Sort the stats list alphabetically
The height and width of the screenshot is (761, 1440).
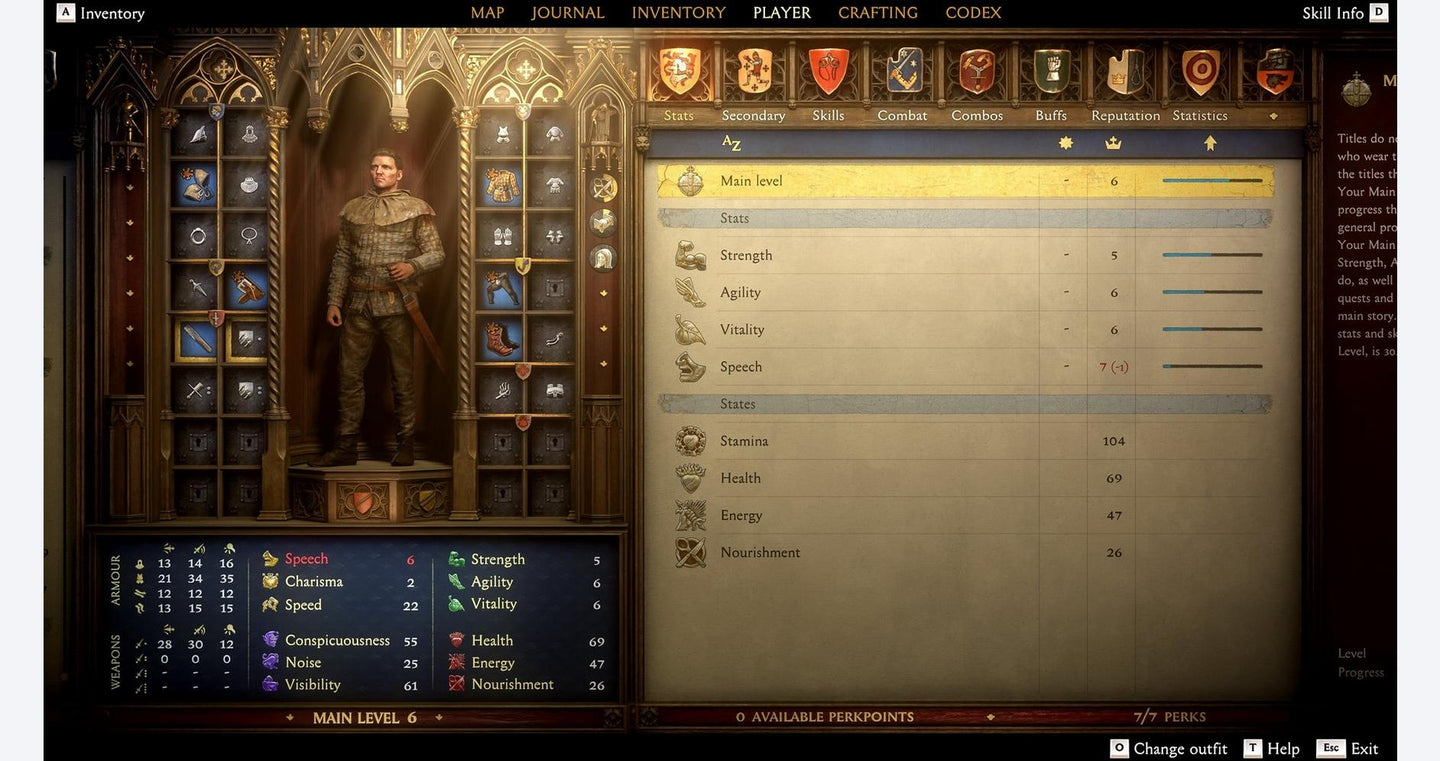pos(732,143)
